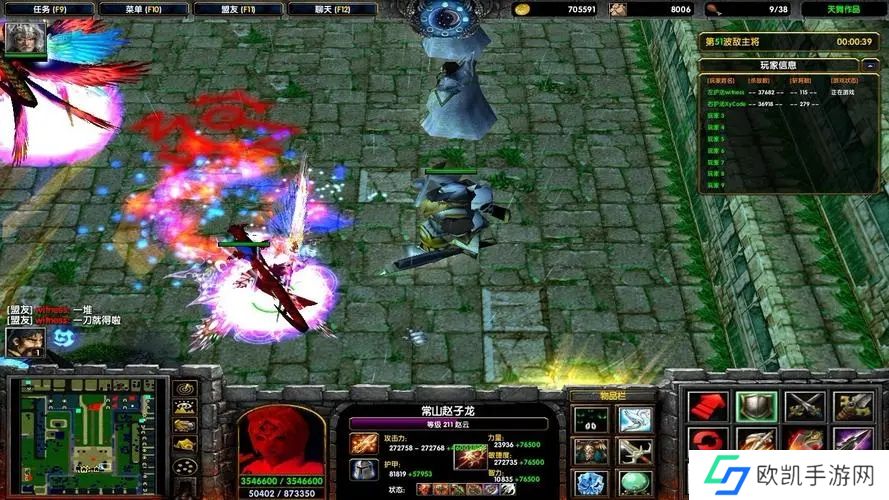This screenshot has width=889, height=500.
Task: Click the minimap signal ping button
Action: 184,388
